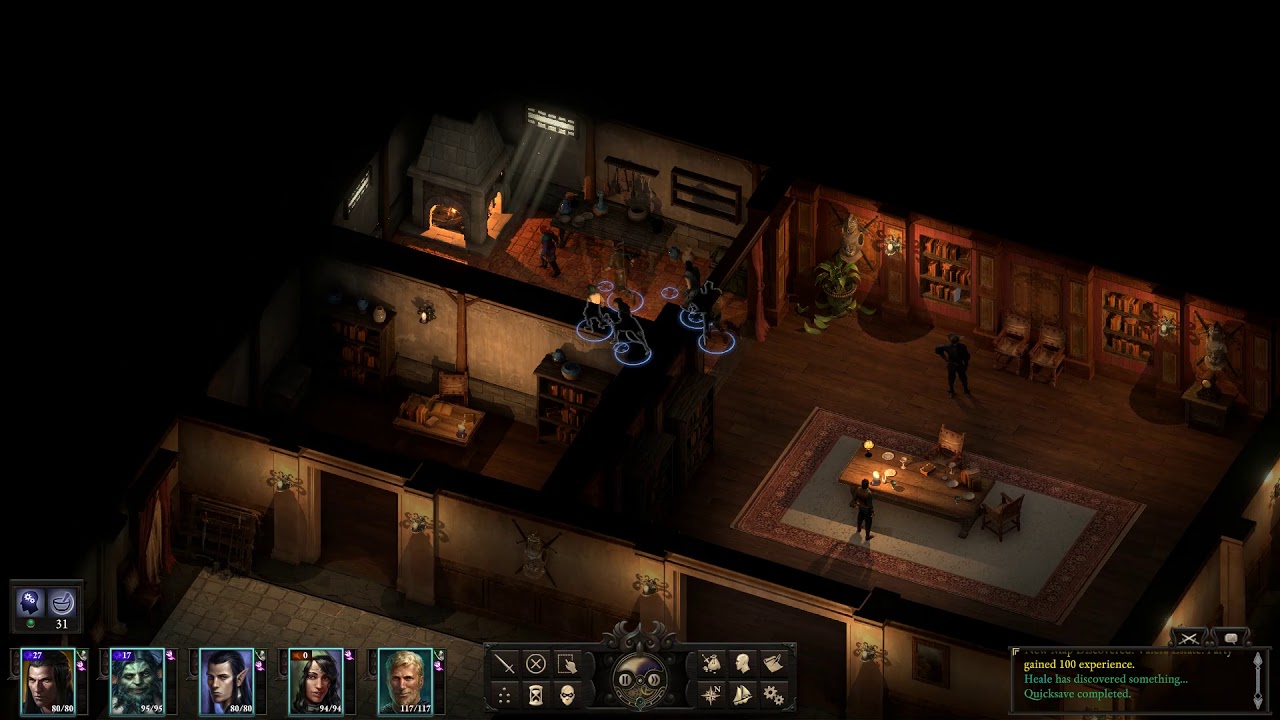1280x720 pixels.
Task: Click the hourglass slow-time icon
Action: 536,697
